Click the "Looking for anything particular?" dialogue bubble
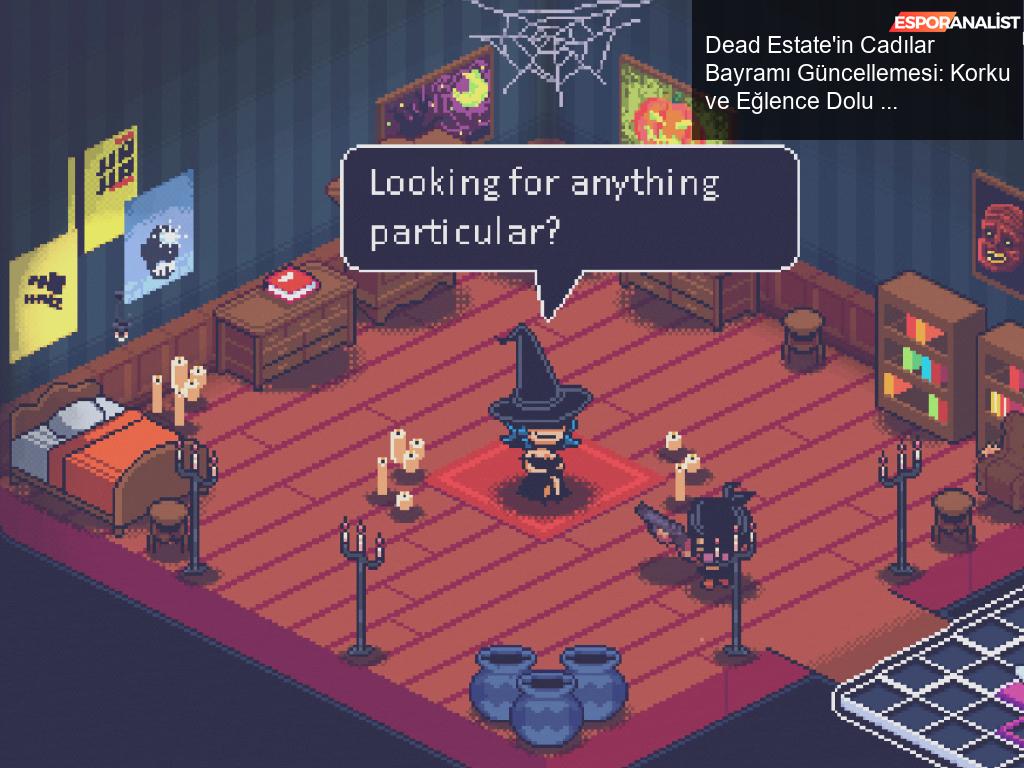Screen dimensions: 1024x768 point(569,208)
